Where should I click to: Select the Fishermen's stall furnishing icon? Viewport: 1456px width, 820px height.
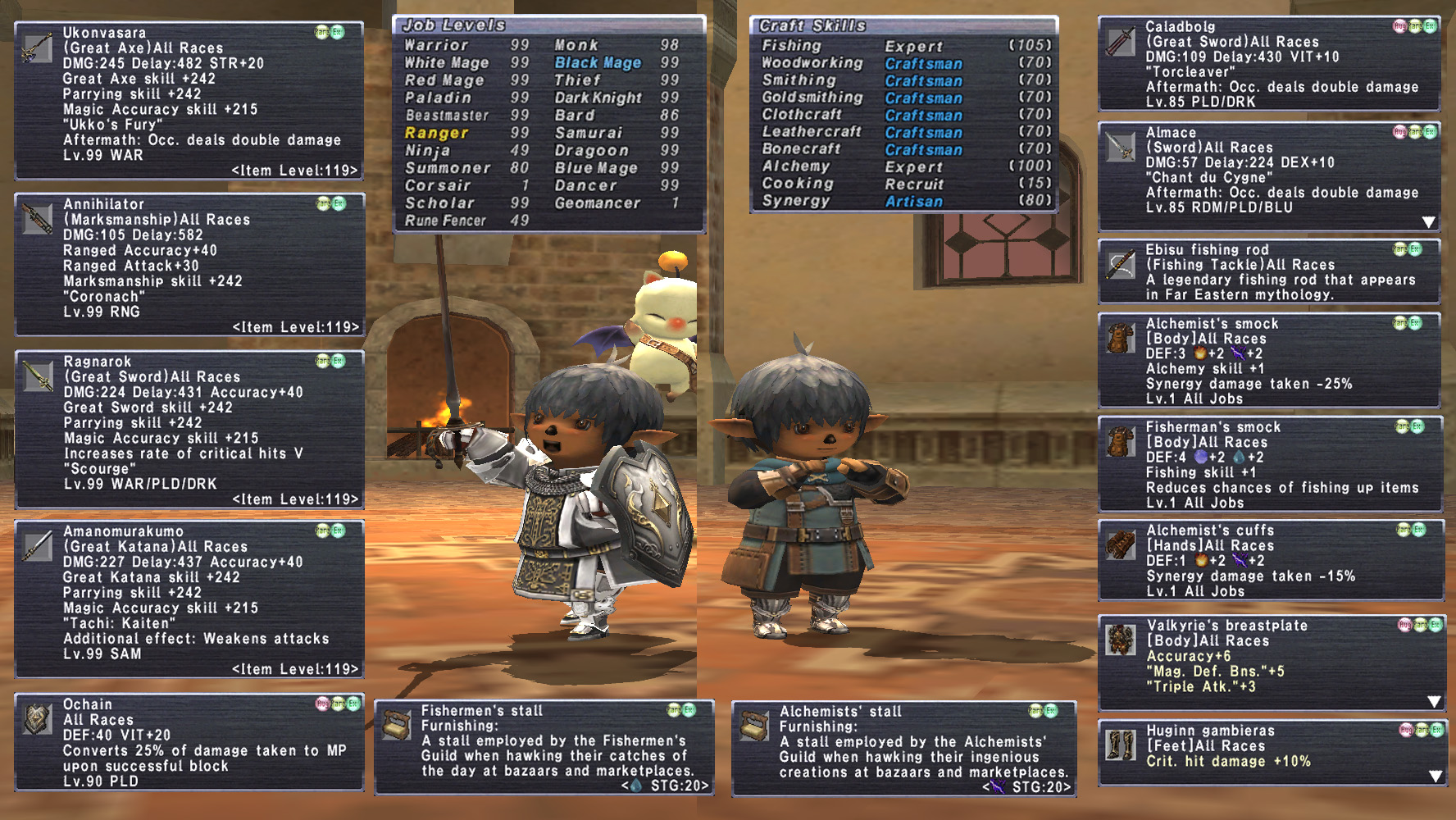pyautogui.click(x=397, y=726)
